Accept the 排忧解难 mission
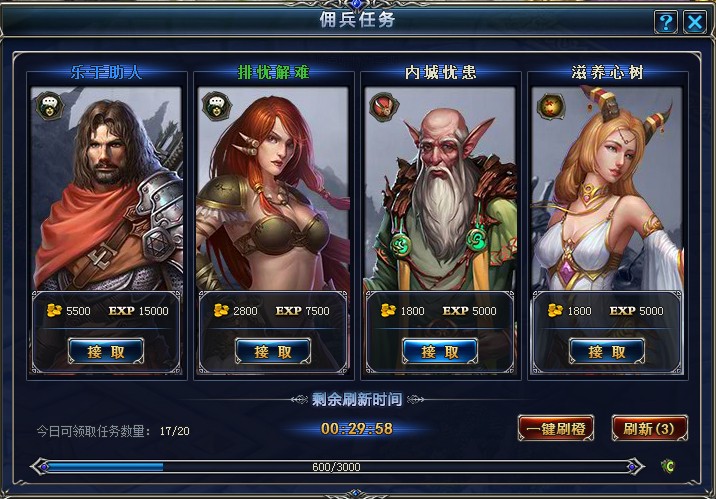The height and width of the screenshot is (499, 716). pos(273,352)
